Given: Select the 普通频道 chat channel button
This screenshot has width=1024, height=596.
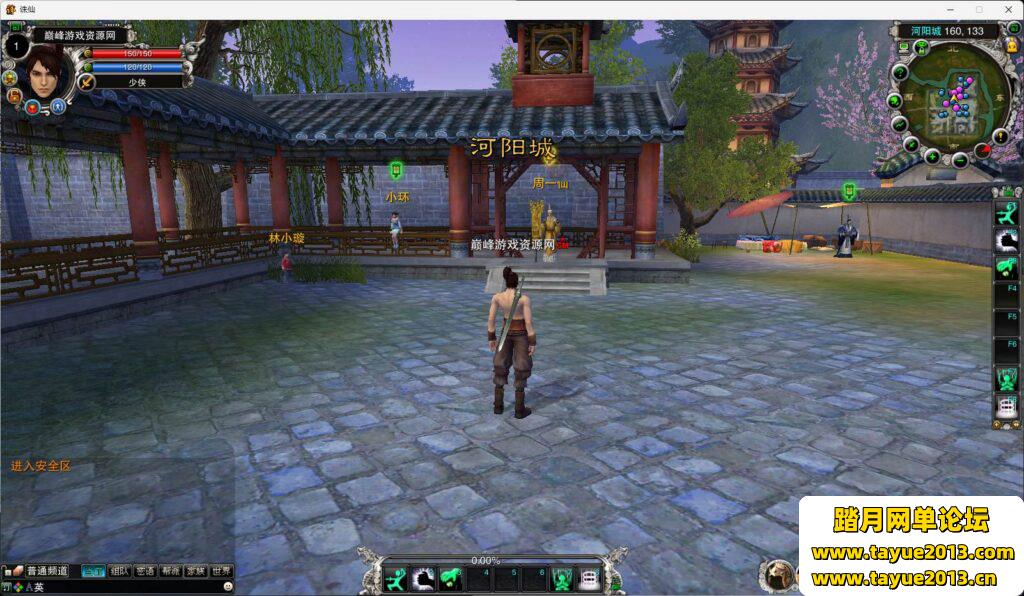Looking at the screenshot, I should 46,571.
